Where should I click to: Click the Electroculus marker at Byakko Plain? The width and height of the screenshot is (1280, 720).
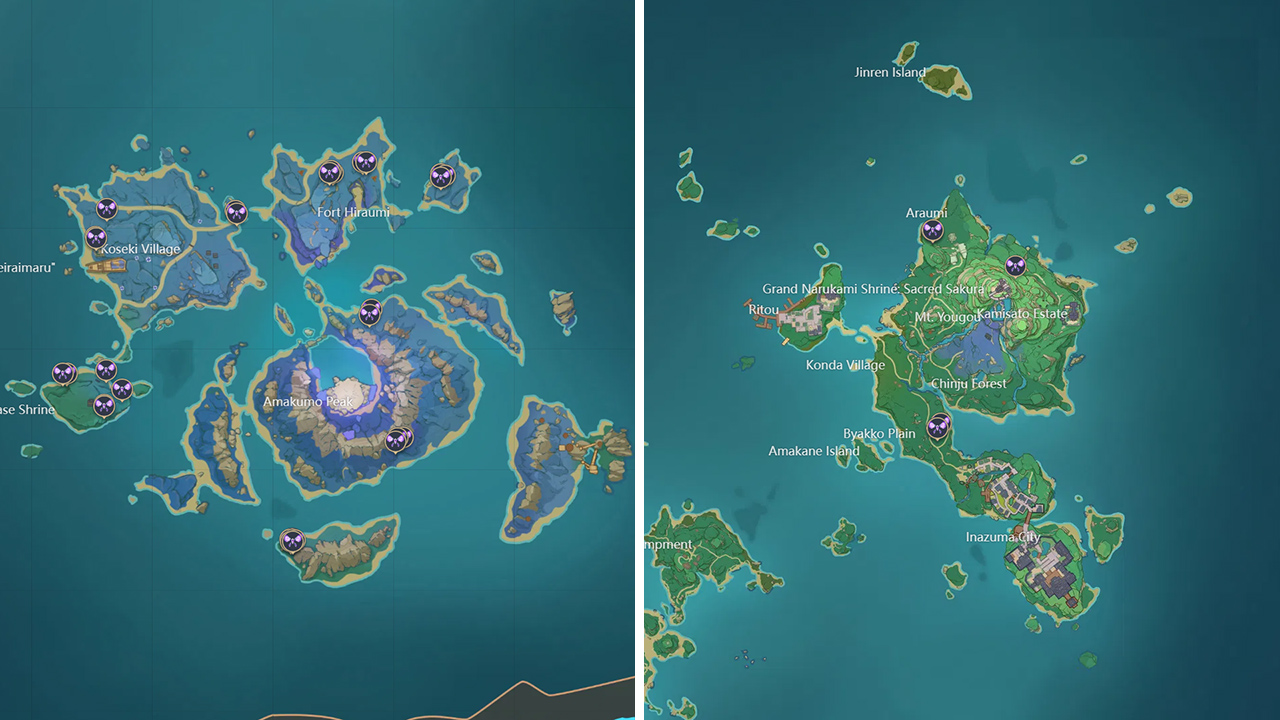pyautogui.click(x=939, y=427)
